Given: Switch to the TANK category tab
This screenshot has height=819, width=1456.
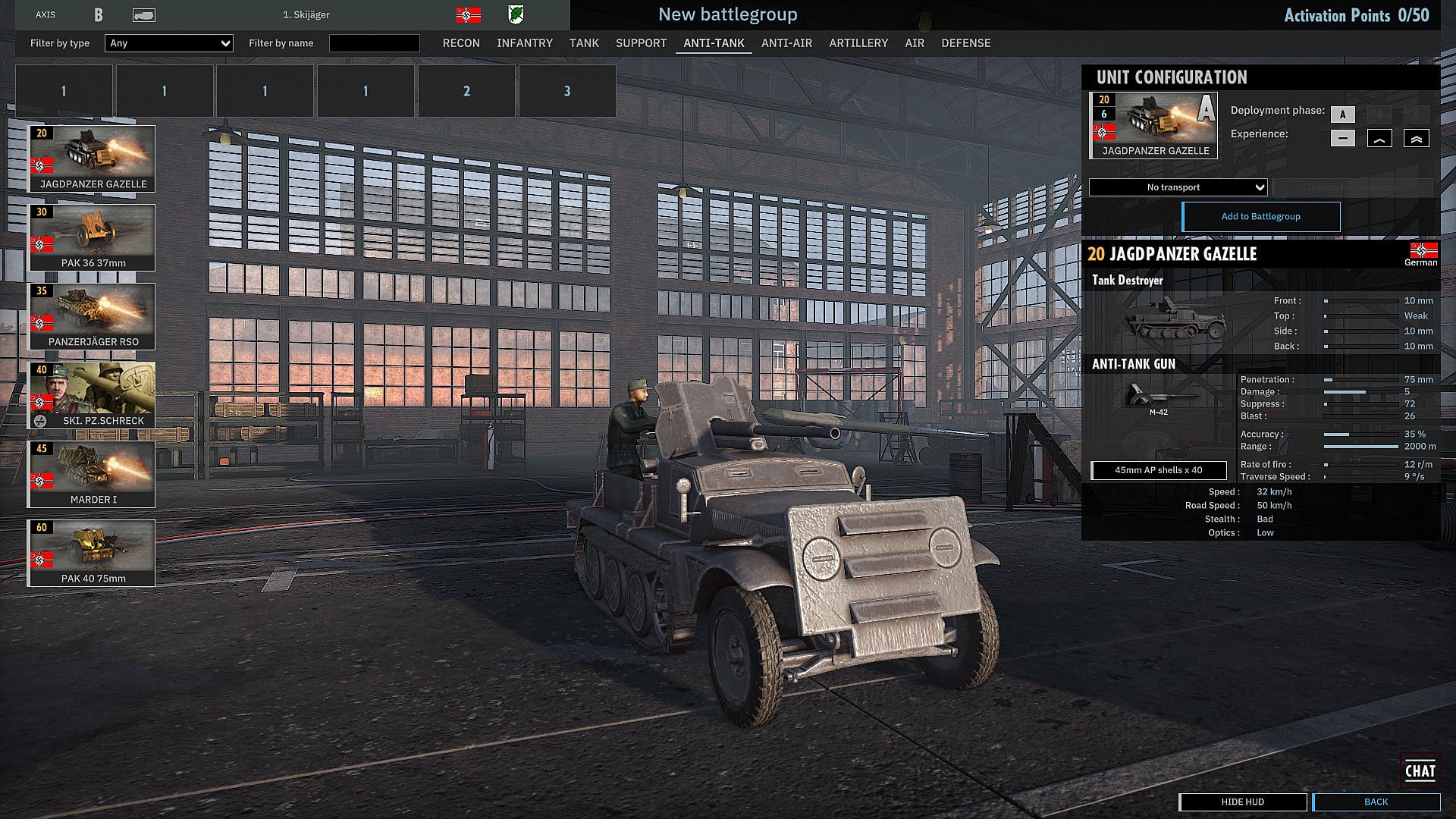Looking at the screenshot, I should (x=584, y=43).
